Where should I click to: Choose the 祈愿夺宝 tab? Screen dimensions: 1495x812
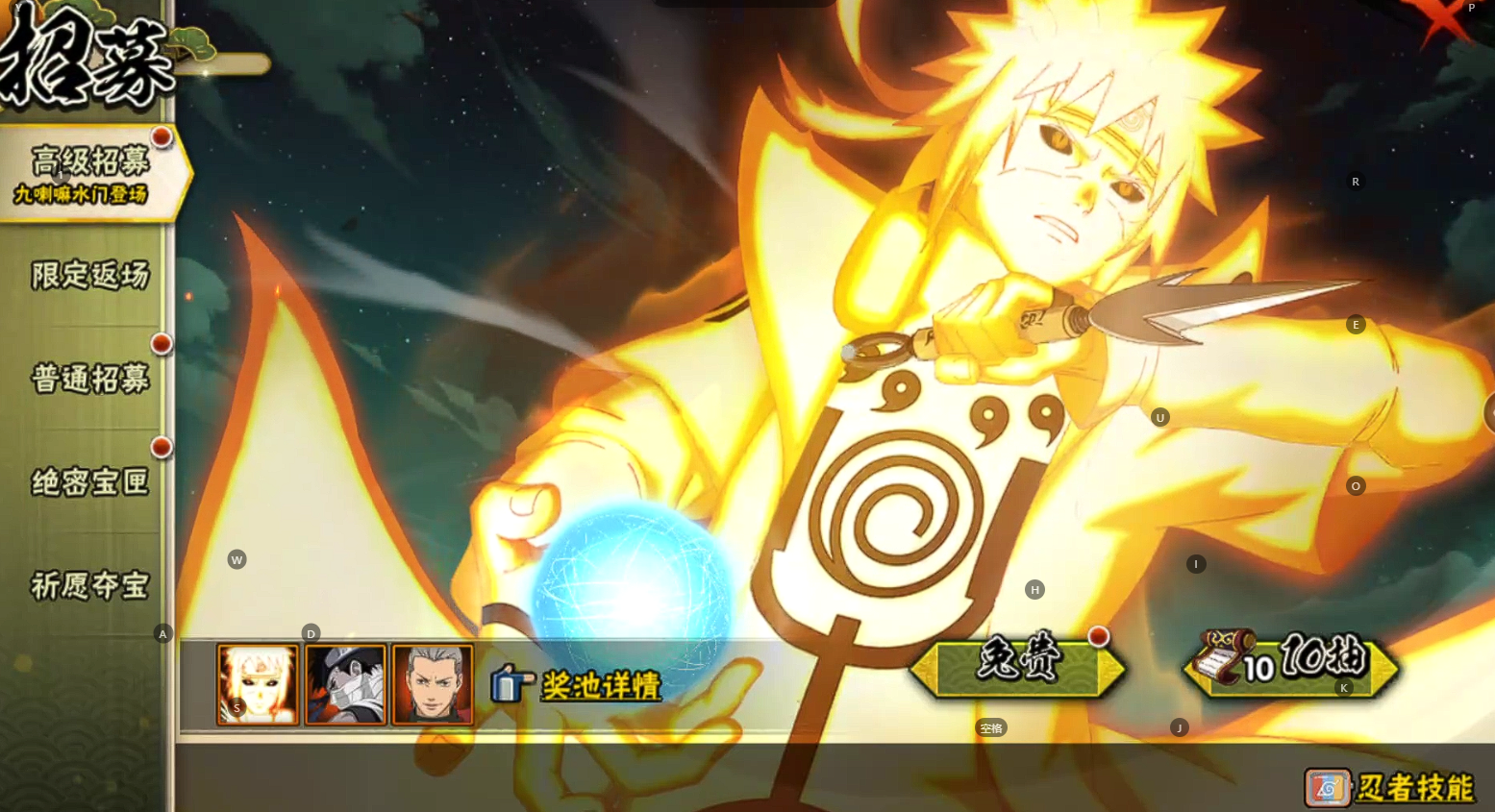89,584
